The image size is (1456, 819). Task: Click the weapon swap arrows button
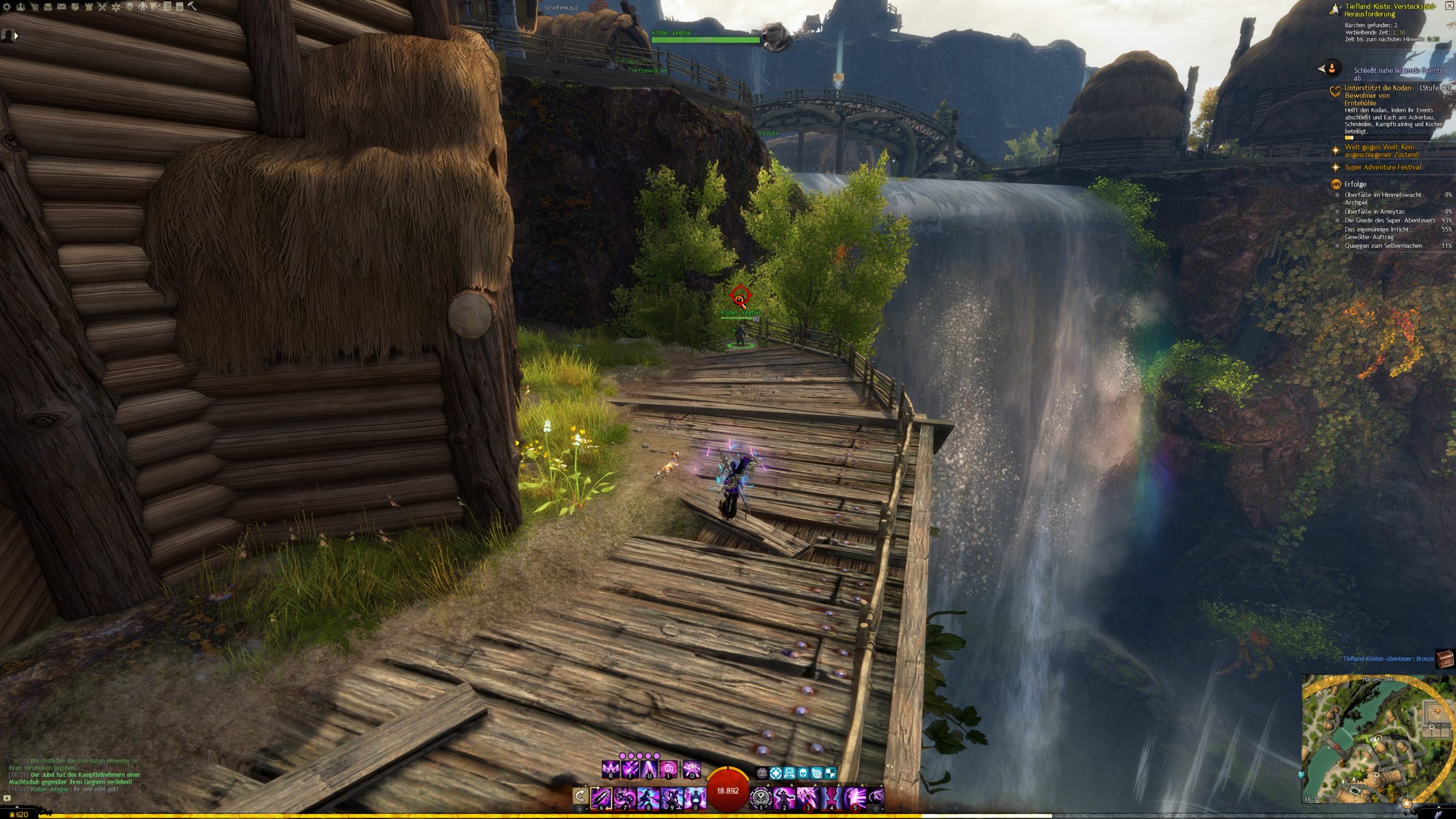click(x=580, y=795)
